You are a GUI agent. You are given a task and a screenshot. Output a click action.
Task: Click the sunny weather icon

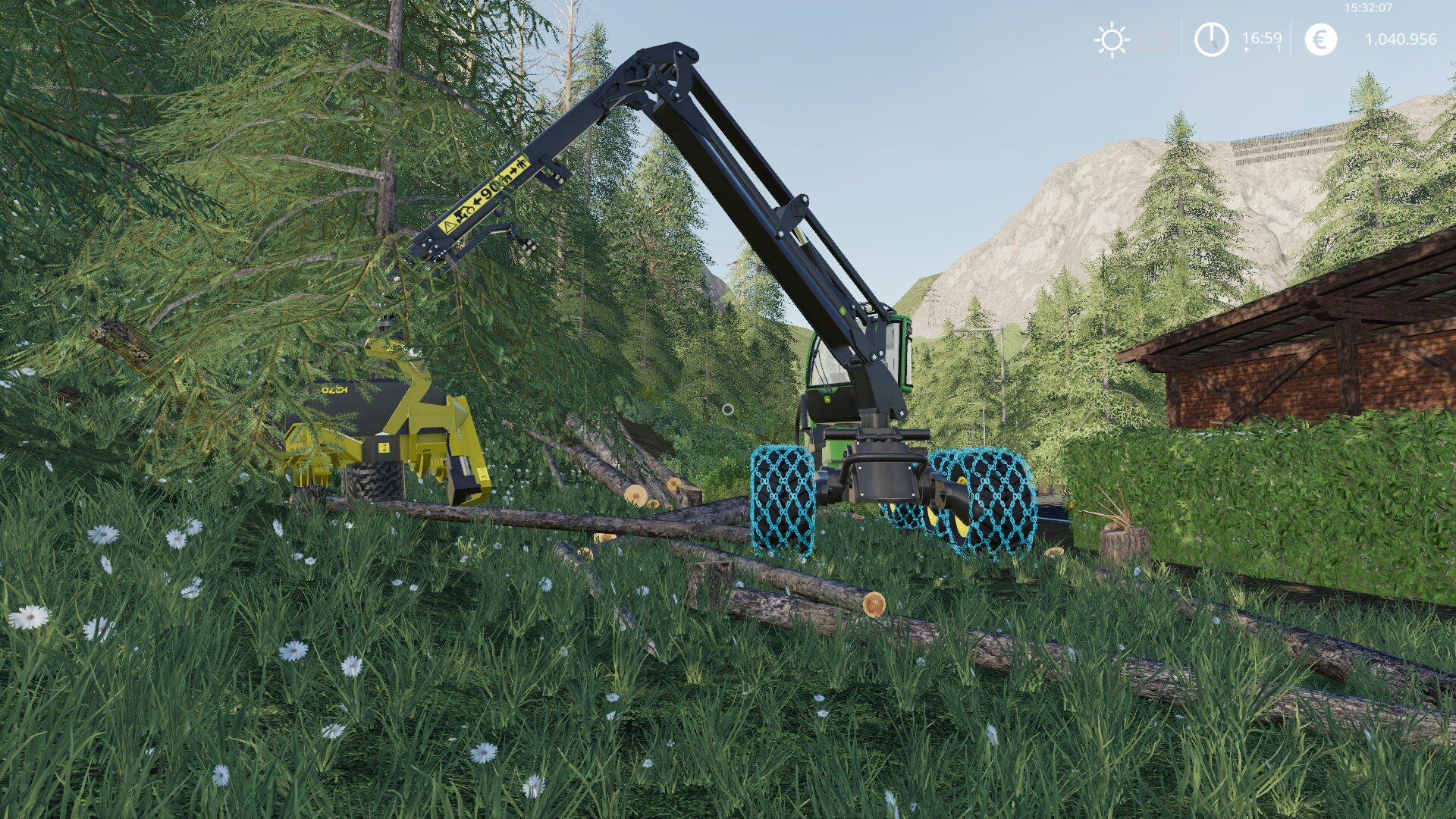[x=1112, y=39]
